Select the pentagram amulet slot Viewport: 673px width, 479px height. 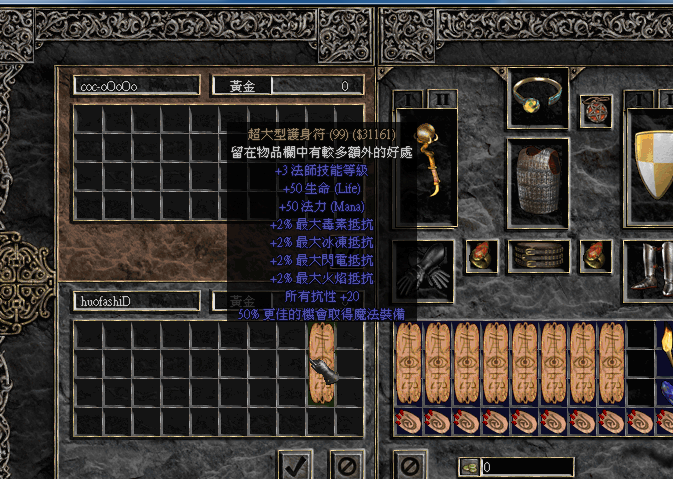coord(598,107)
